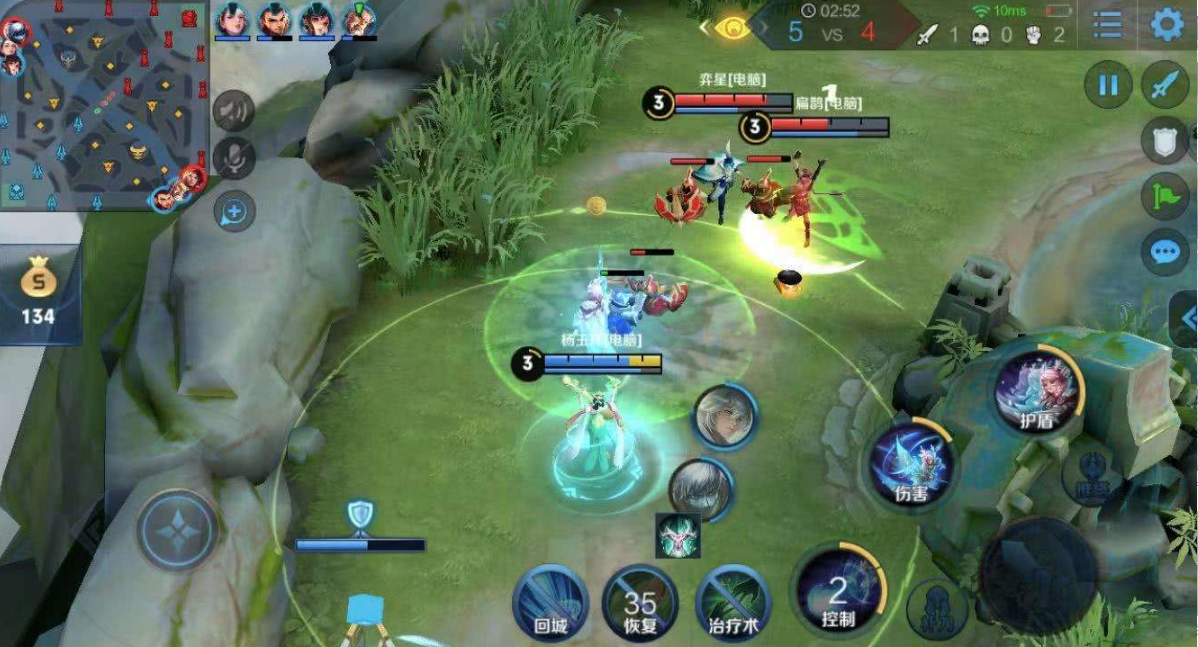Image resolution: width=1198 pixels, height=647 pixels.
Task: Cast the 伤害 damage skill
Action: tap(911, 464)
